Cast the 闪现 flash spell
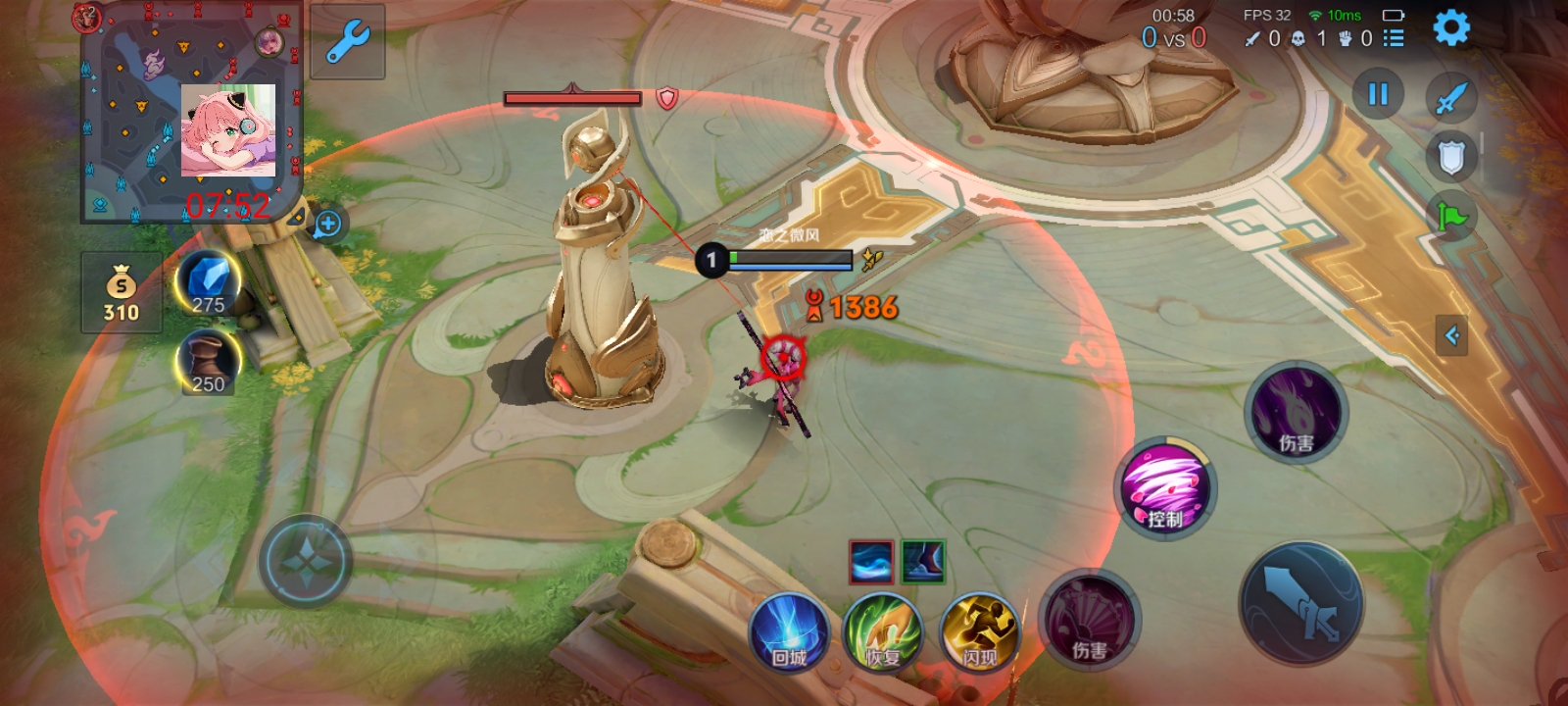 (978, 632)
